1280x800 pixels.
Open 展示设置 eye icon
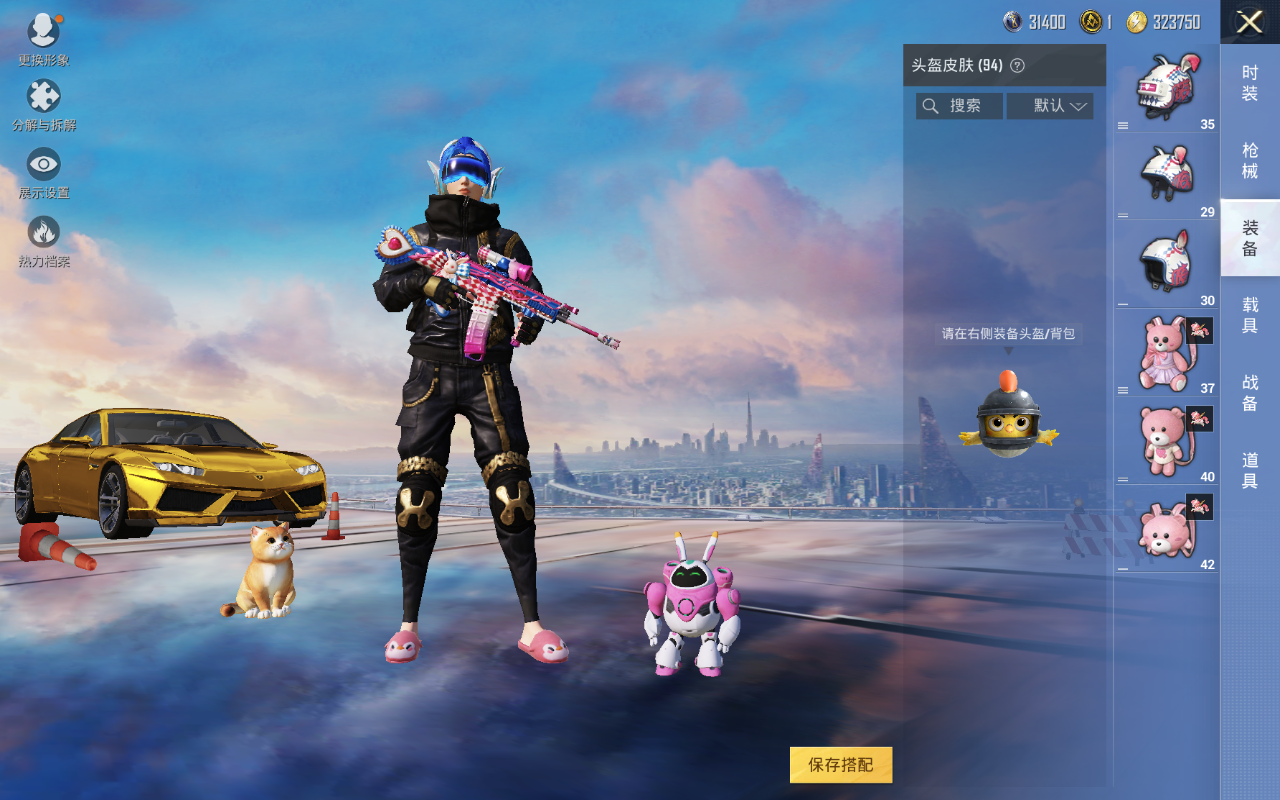(44, 165)
